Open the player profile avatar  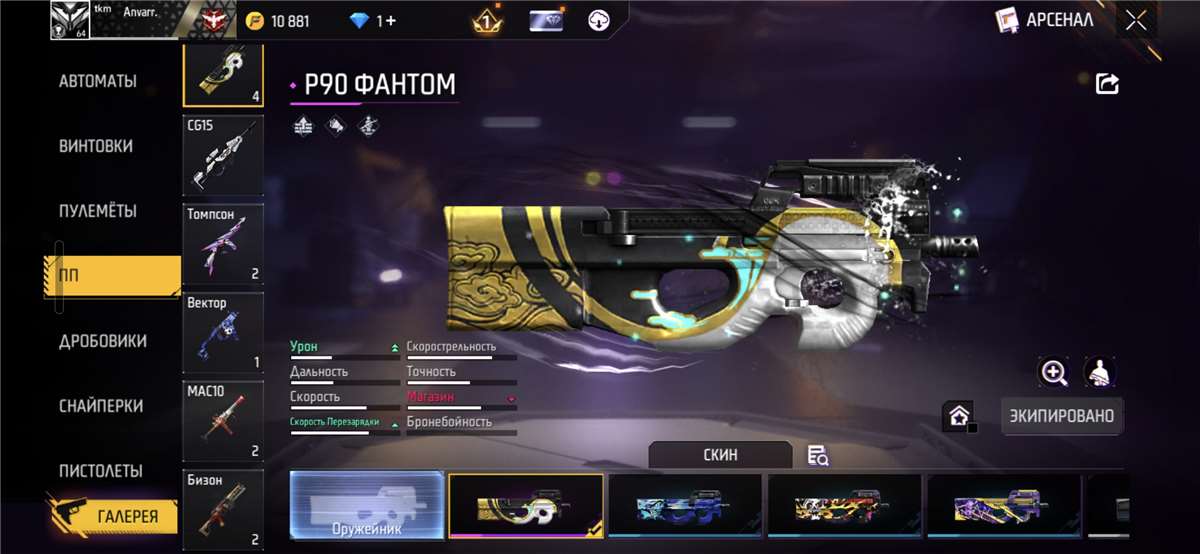pos(69,20)
